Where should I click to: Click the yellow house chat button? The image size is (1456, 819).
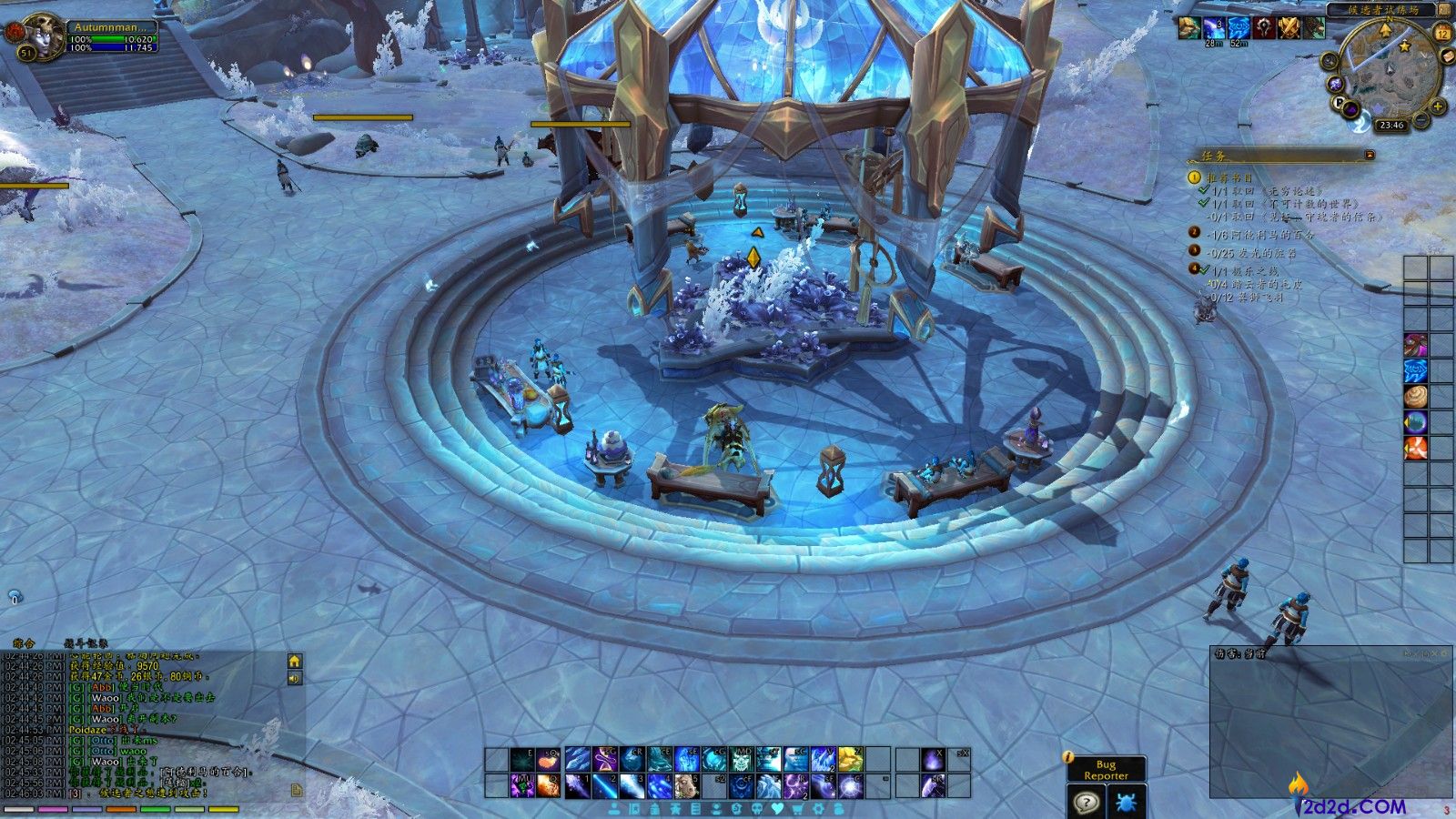[295, 662]
